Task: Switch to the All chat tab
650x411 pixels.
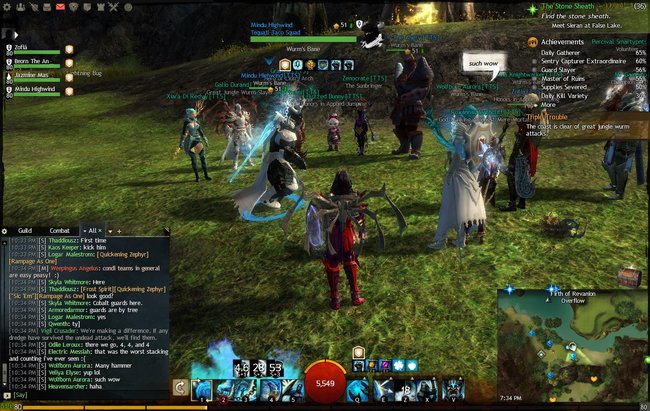Action: tap(94, 231)
